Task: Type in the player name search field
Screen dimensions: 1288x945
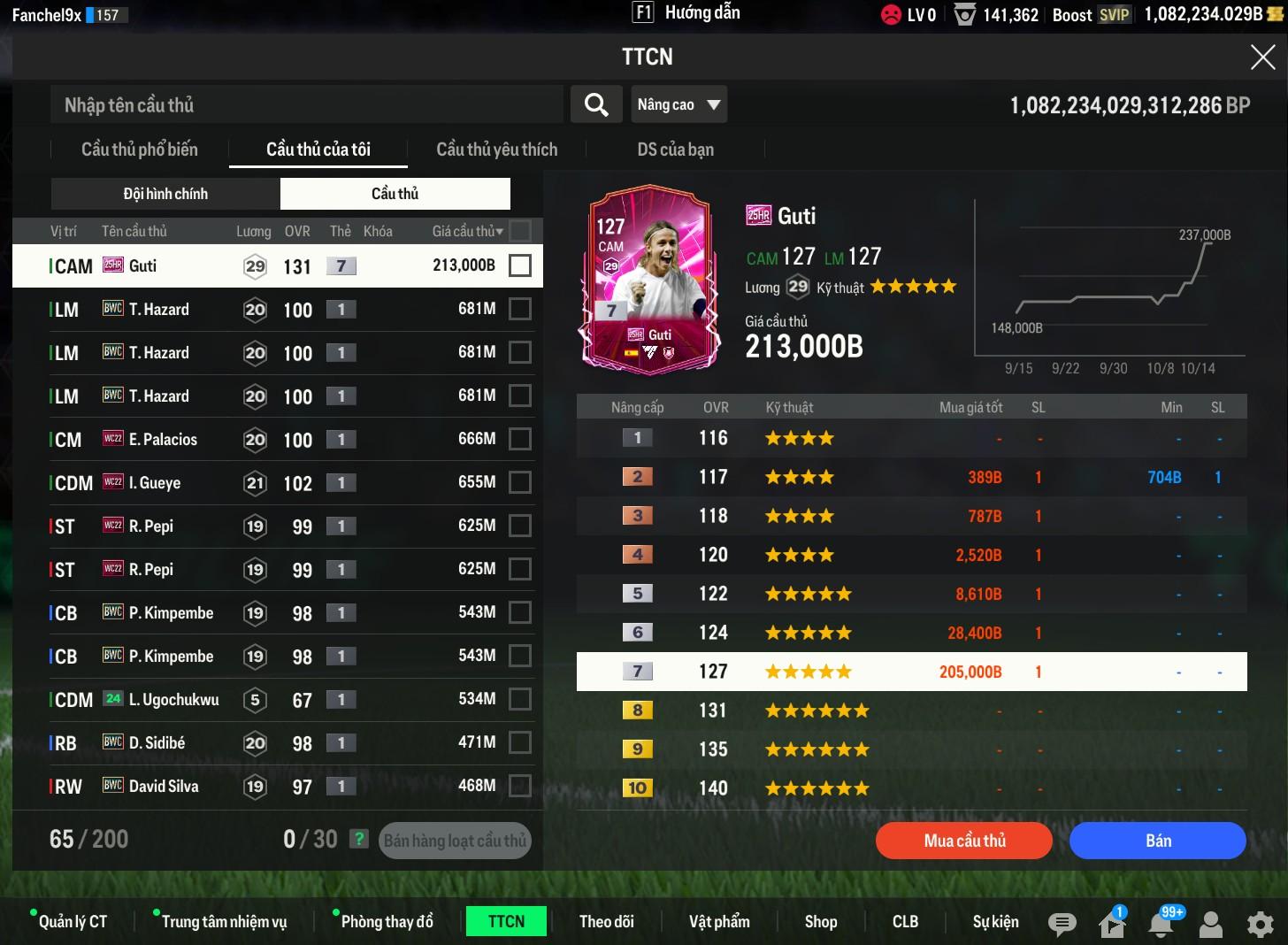Action: (305, 105)
